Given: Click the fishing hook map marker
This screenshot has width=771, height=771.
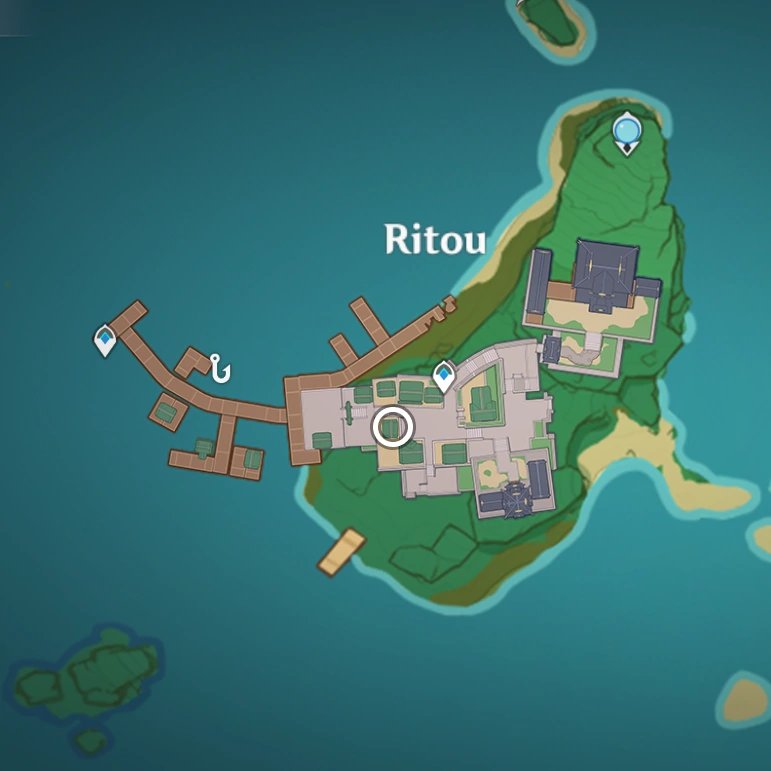Looking at the screenshot, I should 219,368.
